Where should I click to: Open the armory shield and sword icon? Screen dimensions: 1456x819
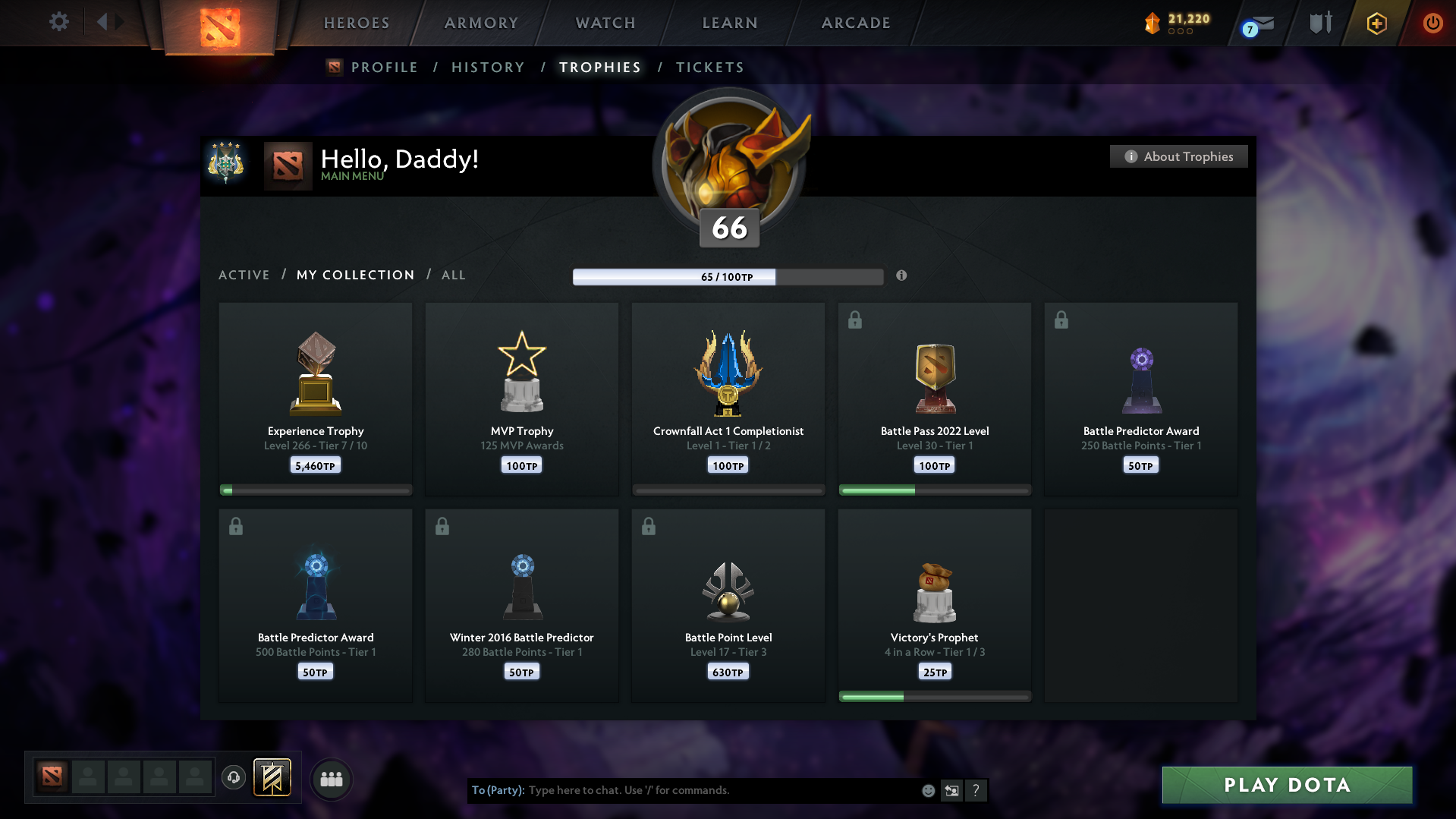1319,22
